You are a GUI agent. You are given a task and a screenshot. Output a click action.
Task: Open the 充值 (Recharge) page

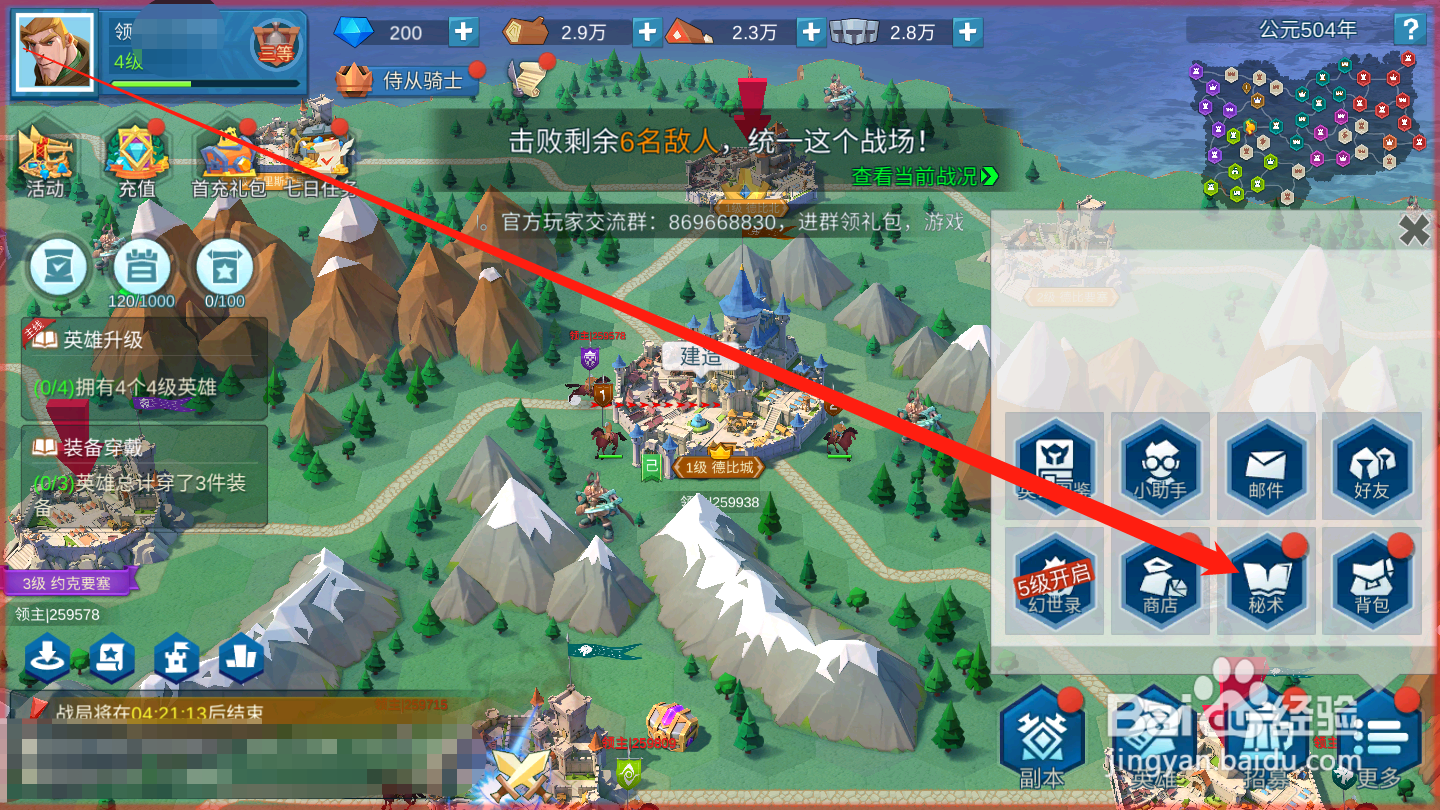point(137,160)
